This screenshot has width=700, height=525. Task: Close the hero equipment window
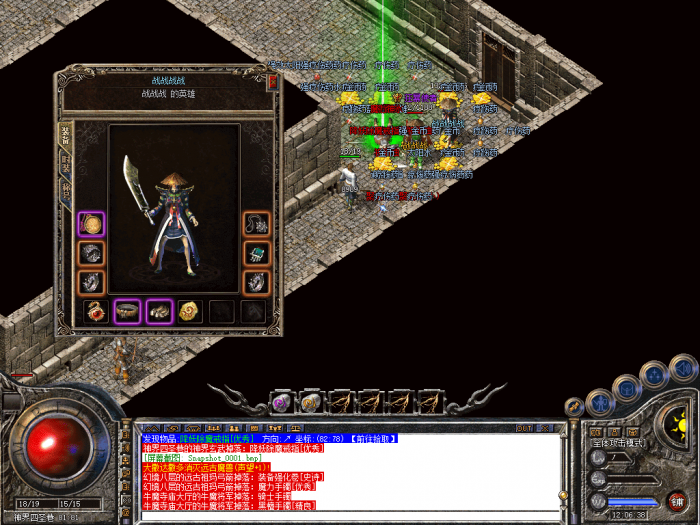point(272,82)
